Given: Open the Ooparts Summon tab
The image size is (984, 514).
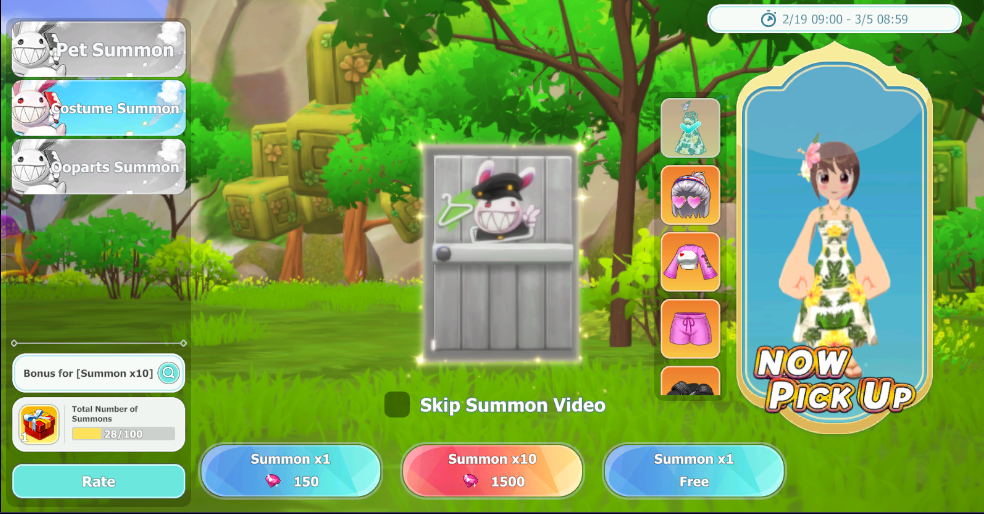Looking at the screenshot, I should tap(99, 167).
